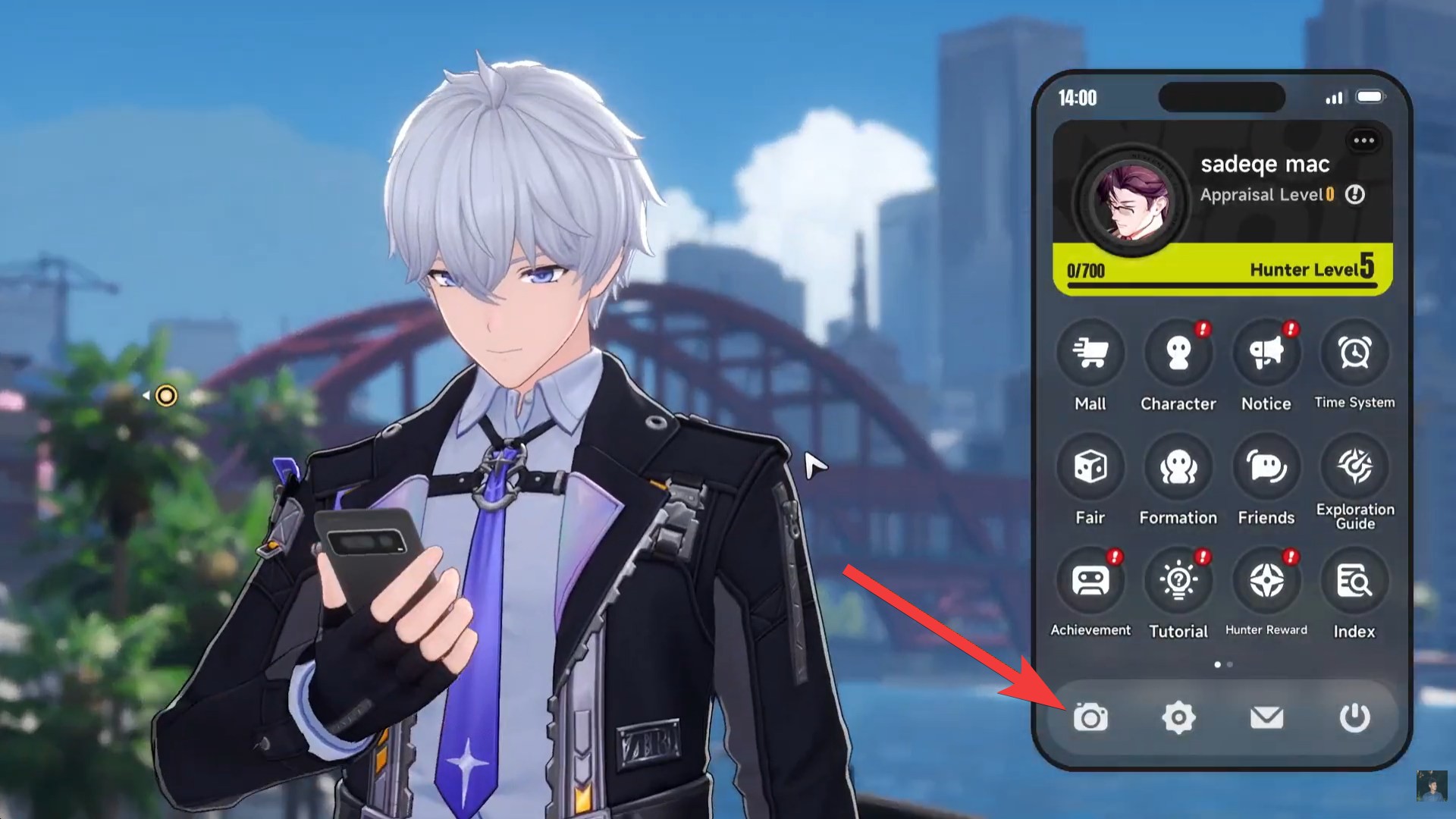The width and height of the screenshot is (1456, 819).
Task: Open the Mall shop menu
Action: click(1090, 351)
